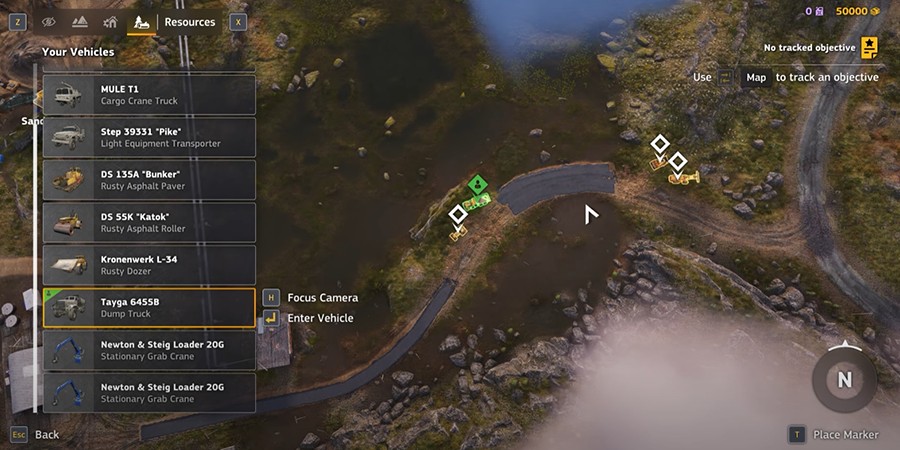Click the green player vehicle map marker
This screenshot has height=450, width=900.
click(478, 184)
